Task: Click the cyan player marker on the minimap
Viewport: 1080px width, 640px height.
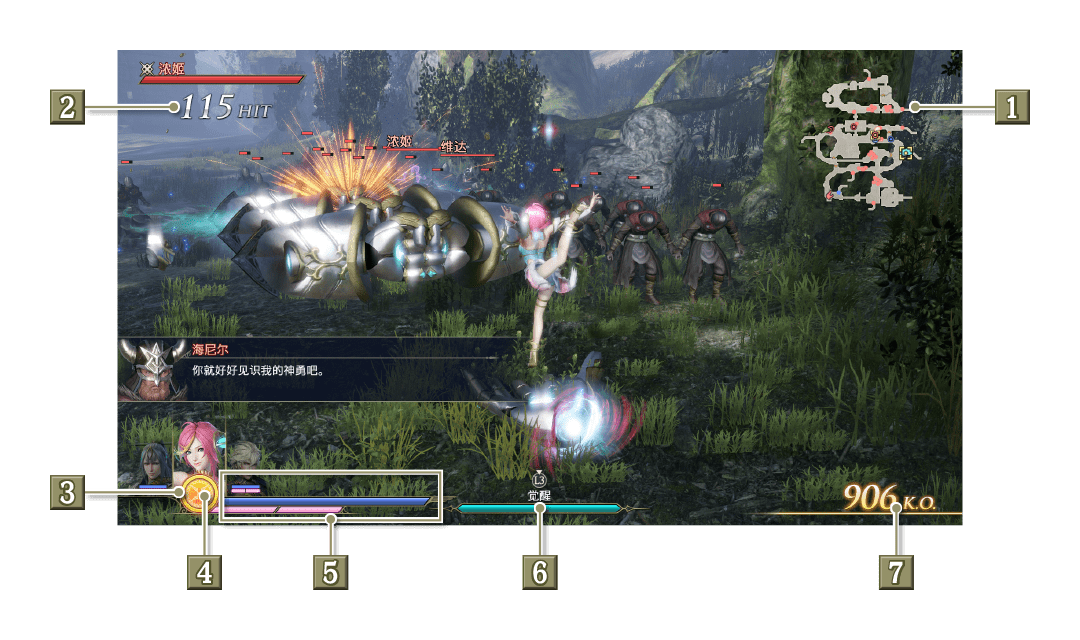Action: click(x=906, y=153)
